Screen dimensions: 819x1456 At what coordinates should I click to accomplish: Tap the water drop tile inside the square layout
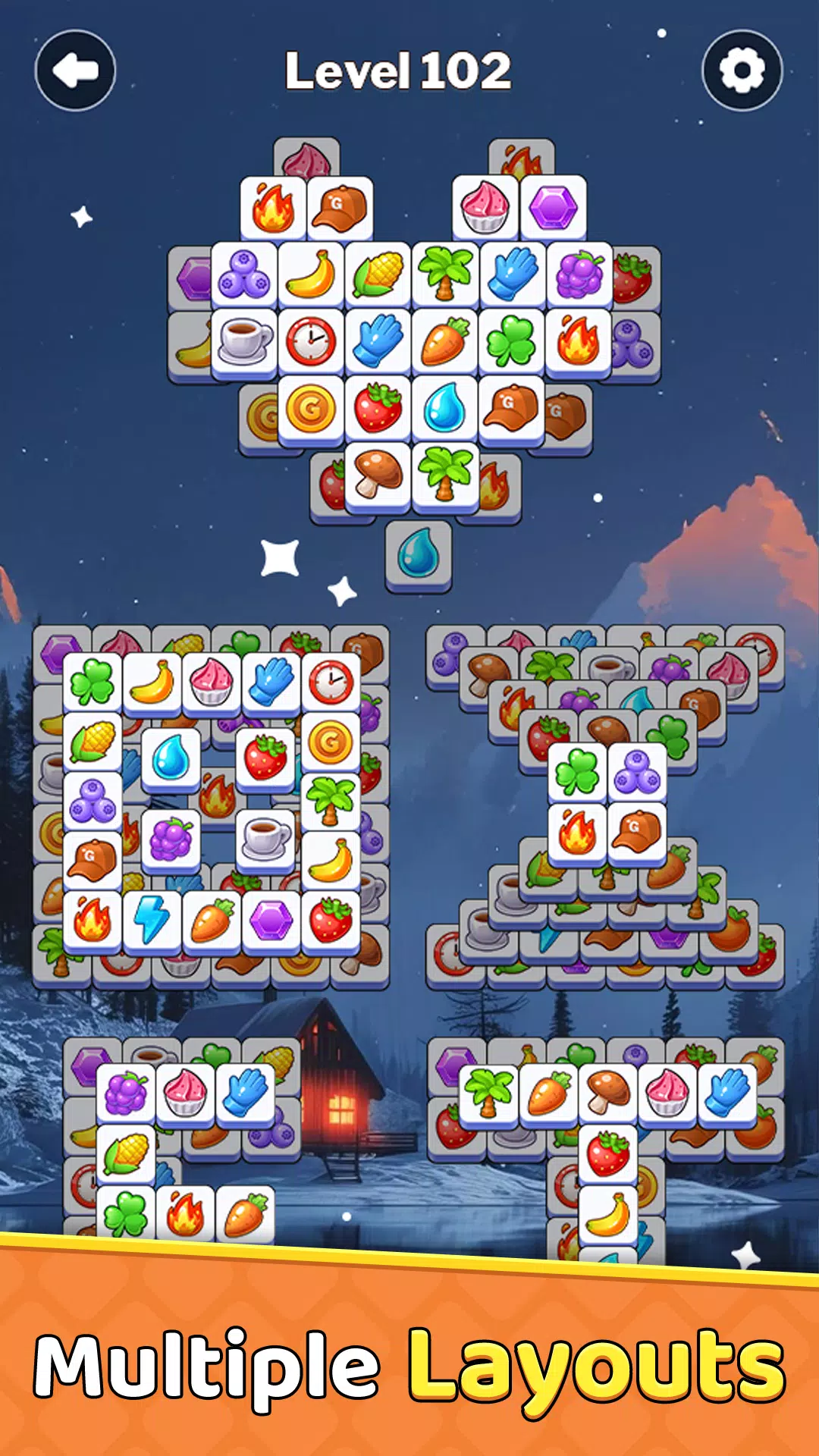click(171, 758)
